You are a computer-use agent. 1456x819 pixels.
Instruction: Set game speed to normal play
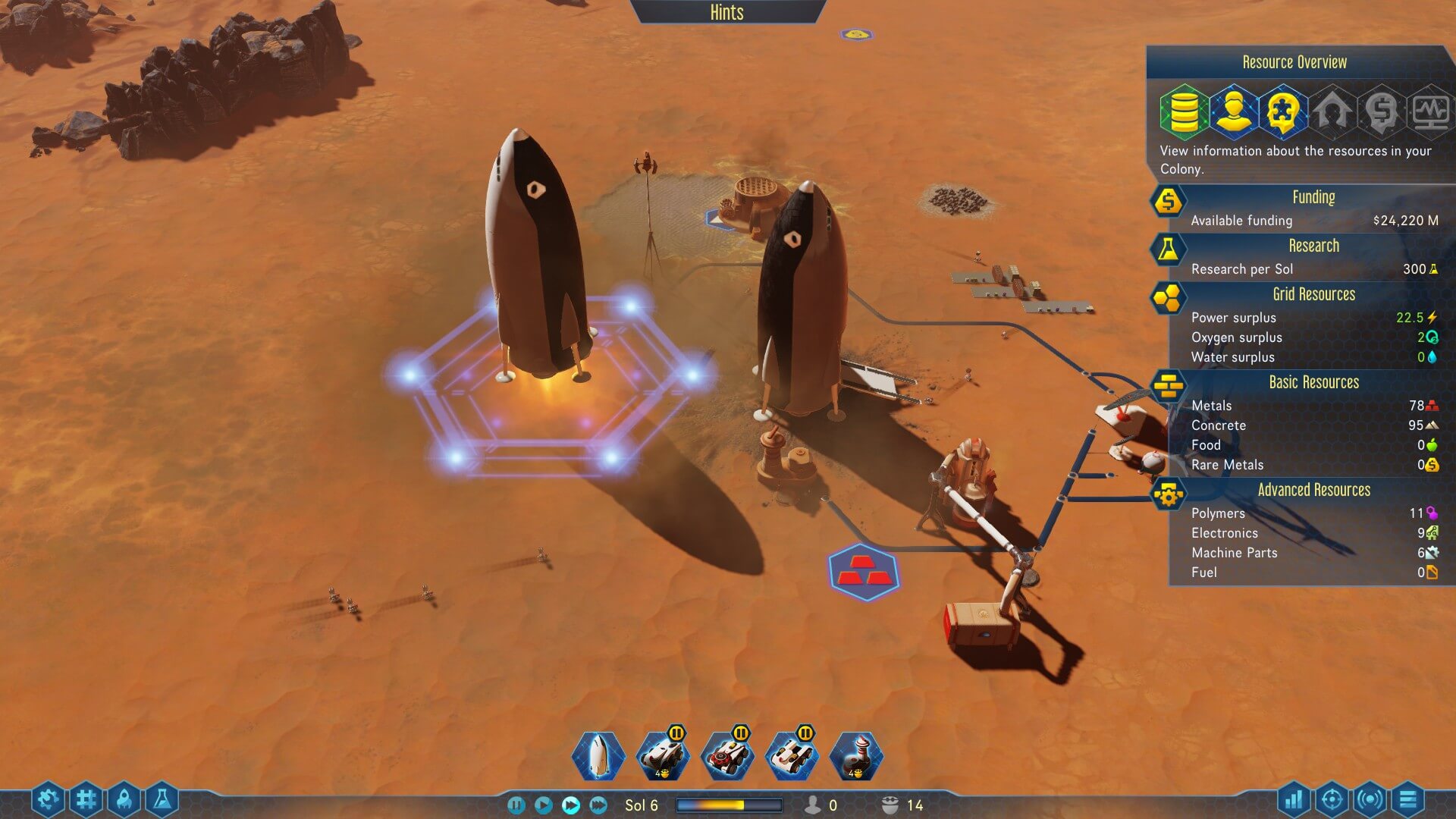tap(543, 805)
